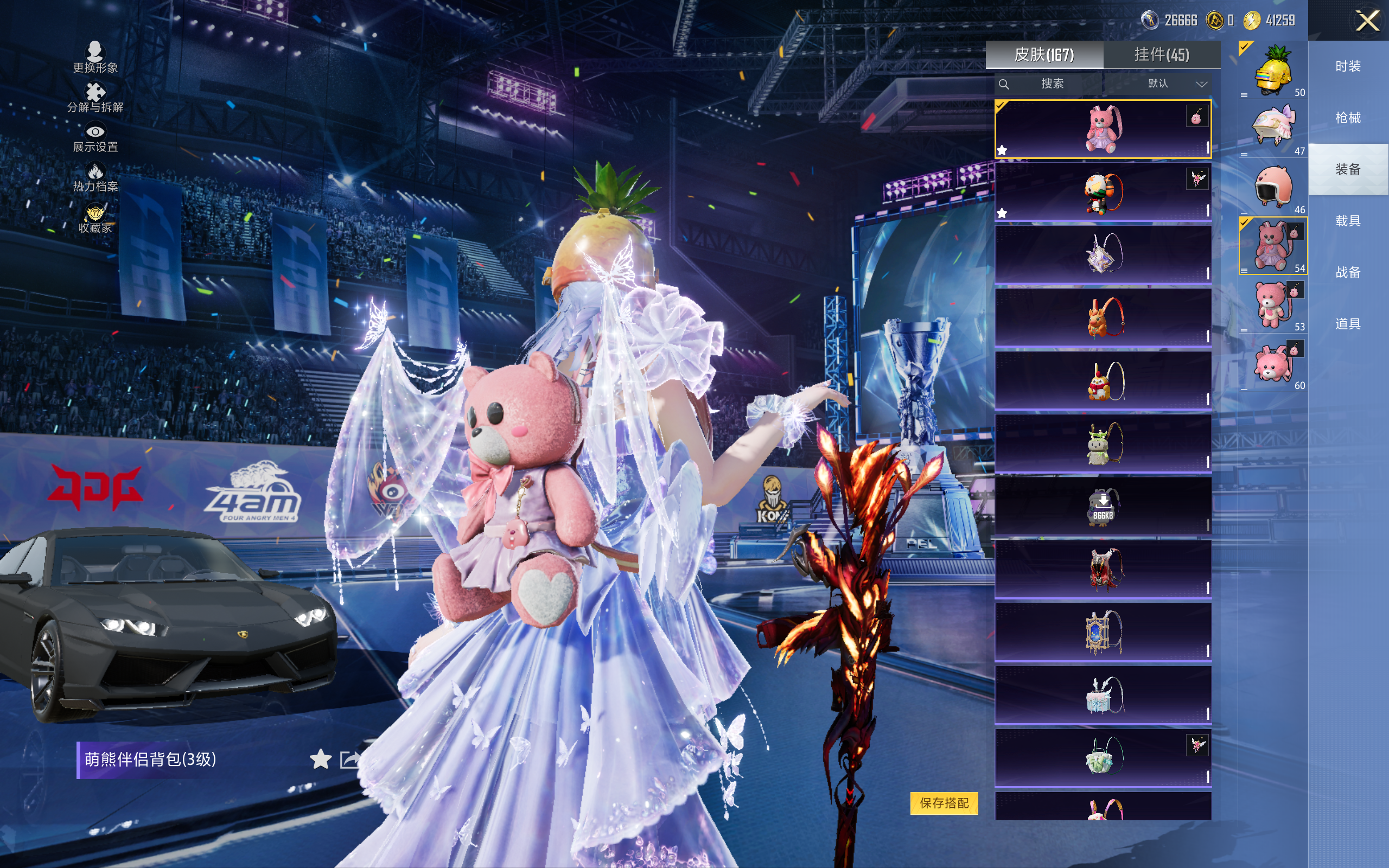Open the 时装 fashion category
Screen dimensions: 1389x868
[x=1348, y=66]
